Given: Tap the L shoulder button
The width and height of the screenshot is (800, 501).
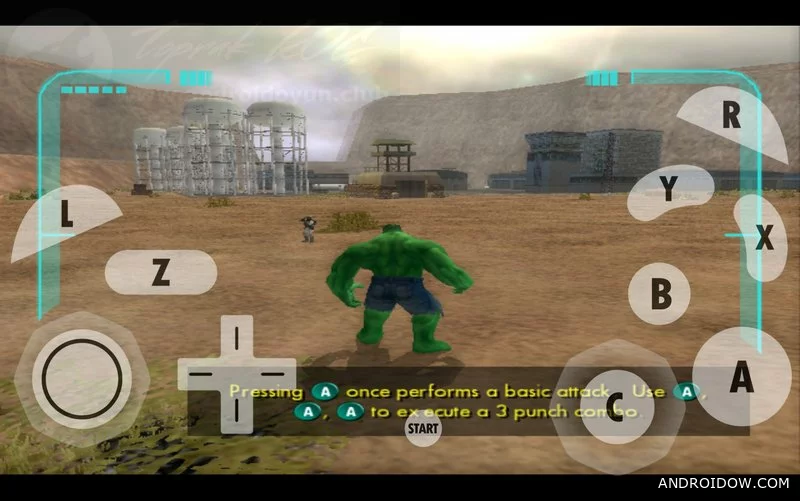Looking at the screenshot, I should click(x=66, y=214).
